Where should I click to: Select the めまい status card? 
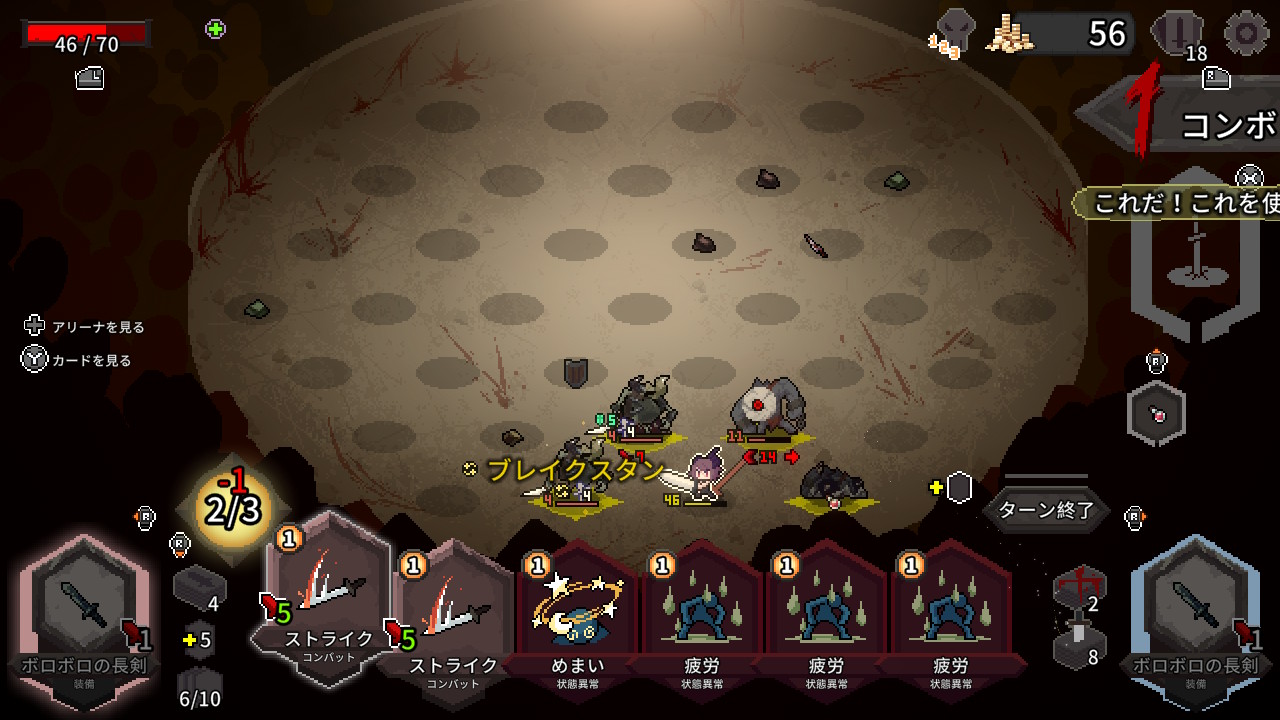pos(579,612)
